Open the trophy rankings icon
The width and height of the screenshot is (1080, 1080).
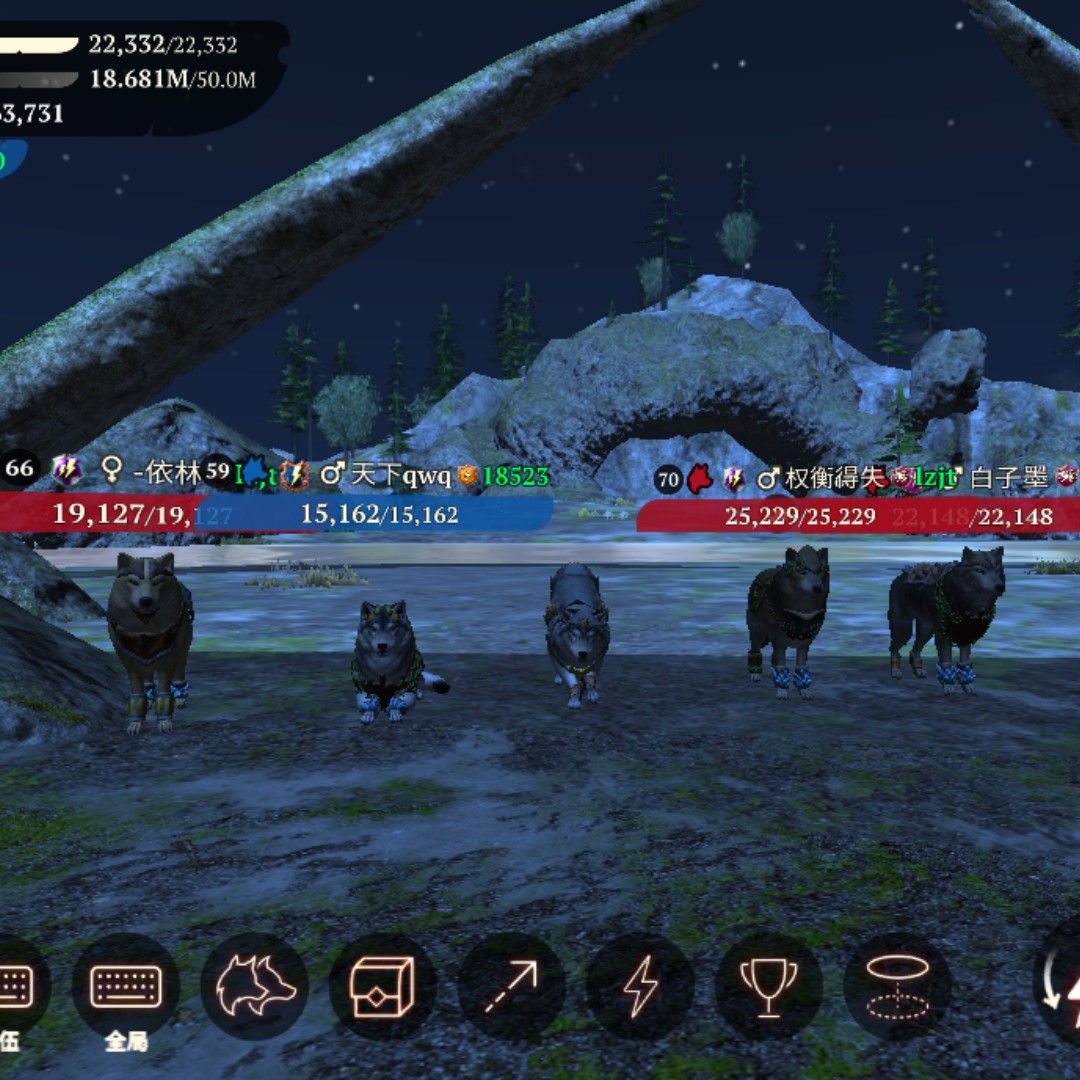(x=768, y=987)
